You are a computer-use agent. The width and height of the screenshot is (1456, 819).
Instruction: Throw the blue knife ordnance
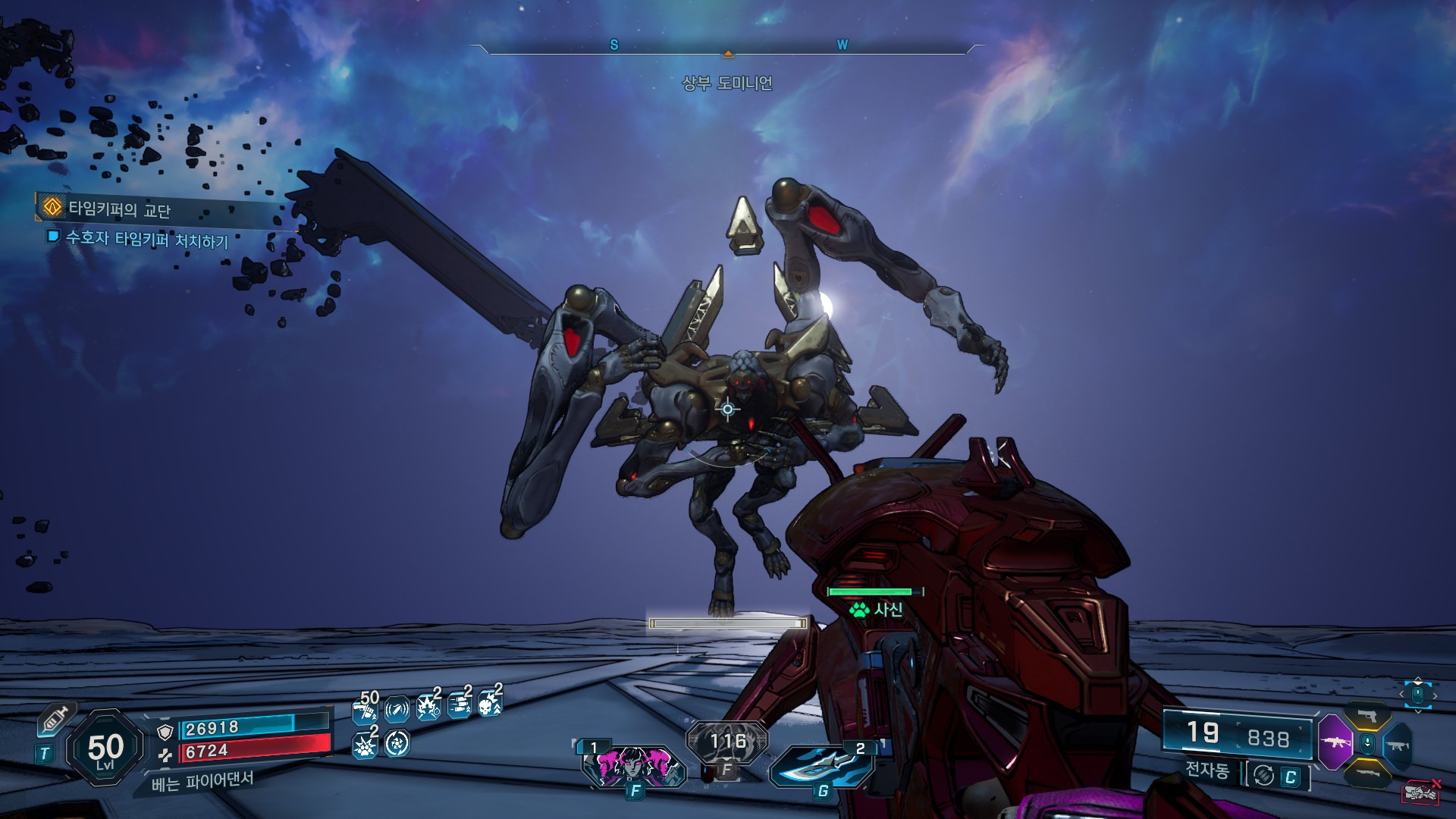click(x=822, y=766)
